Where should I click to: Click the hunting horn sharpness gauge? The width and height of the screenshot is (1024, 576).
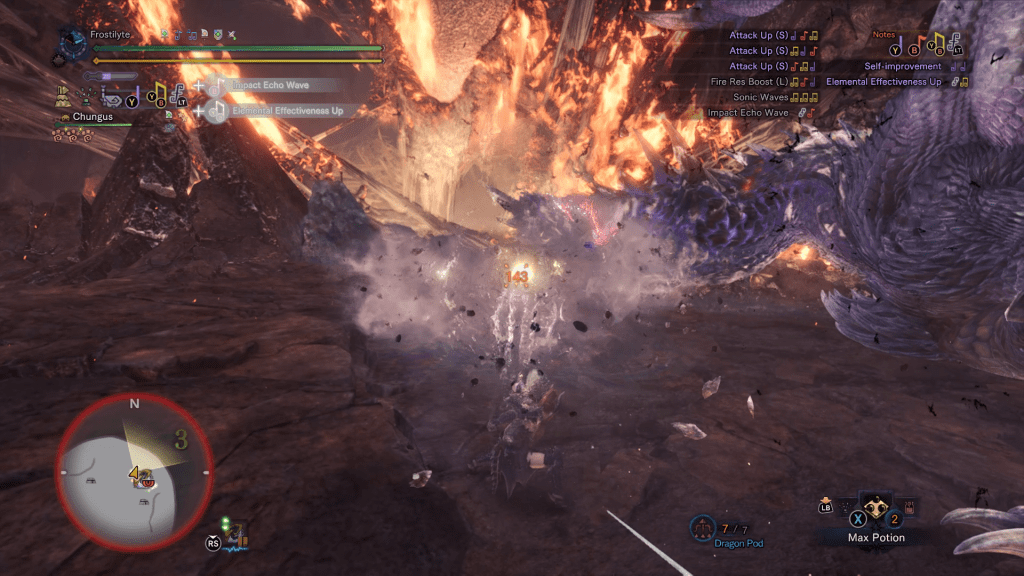pyautogui.click(x=110, y=75)
